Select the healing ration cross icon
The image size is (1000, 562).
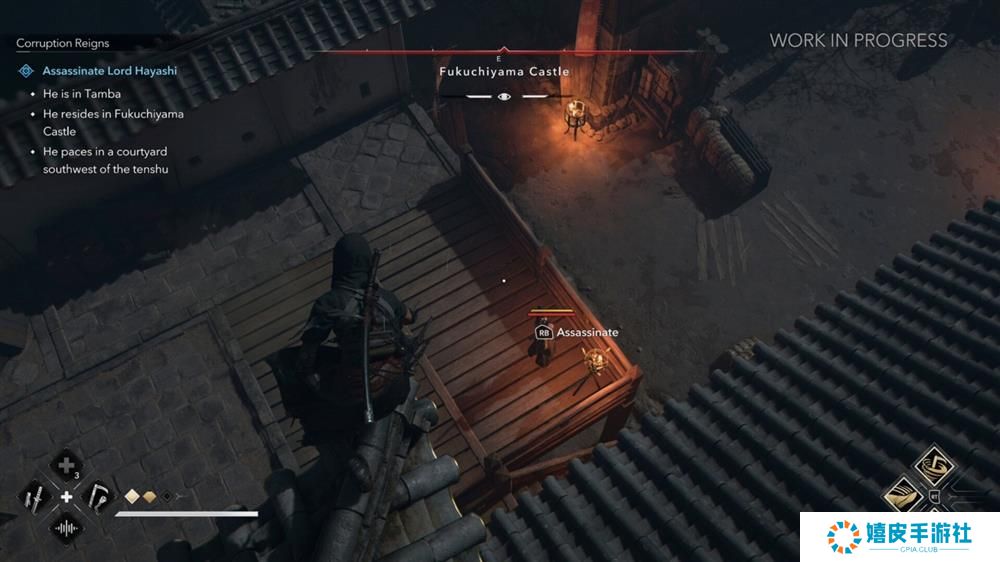(67, 465)
